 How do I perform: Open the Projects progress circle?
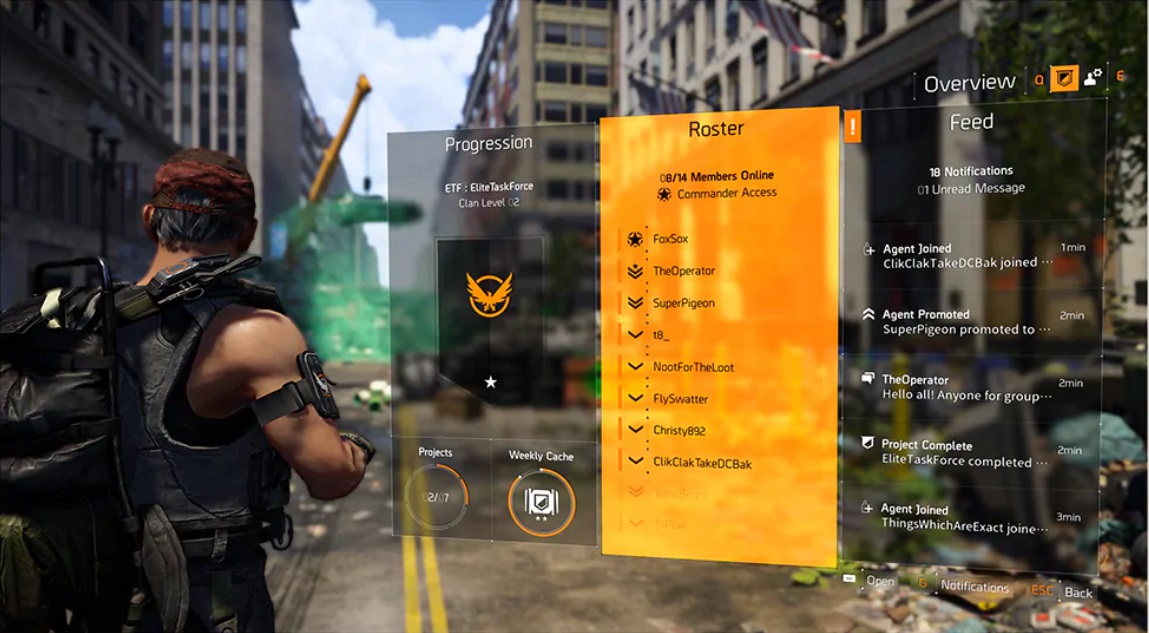coord(436,496)
